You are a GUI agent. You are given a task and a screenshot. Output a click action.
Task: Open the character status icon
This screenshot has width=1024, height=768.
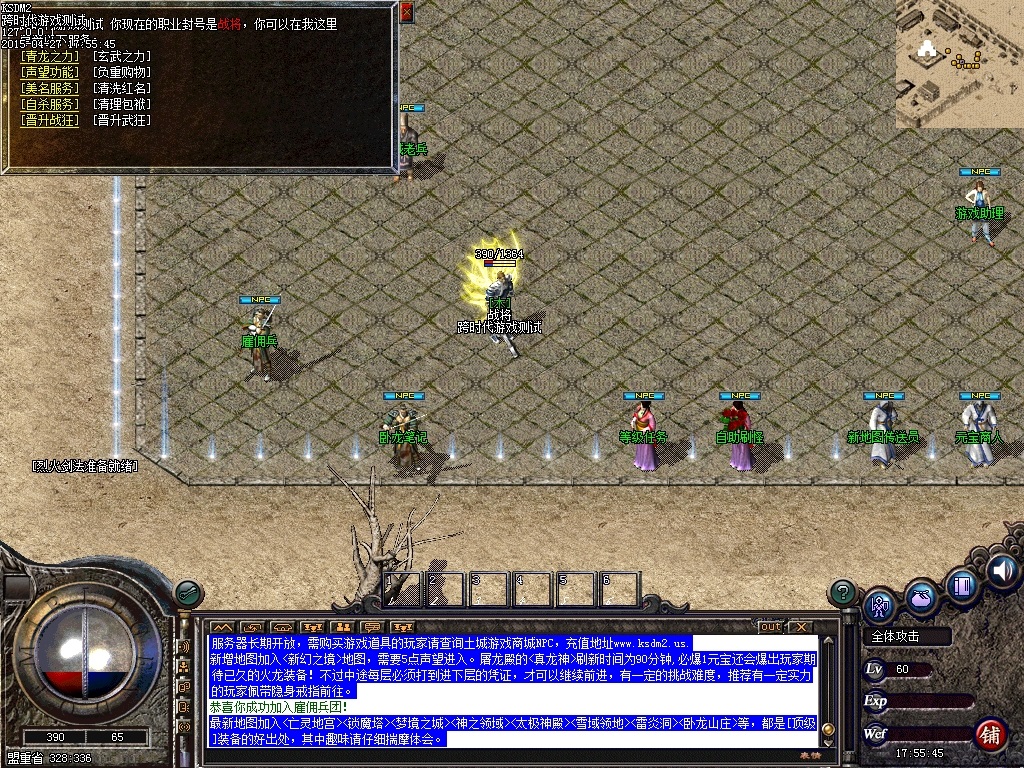pyautogui.click(x=880, y=603)
